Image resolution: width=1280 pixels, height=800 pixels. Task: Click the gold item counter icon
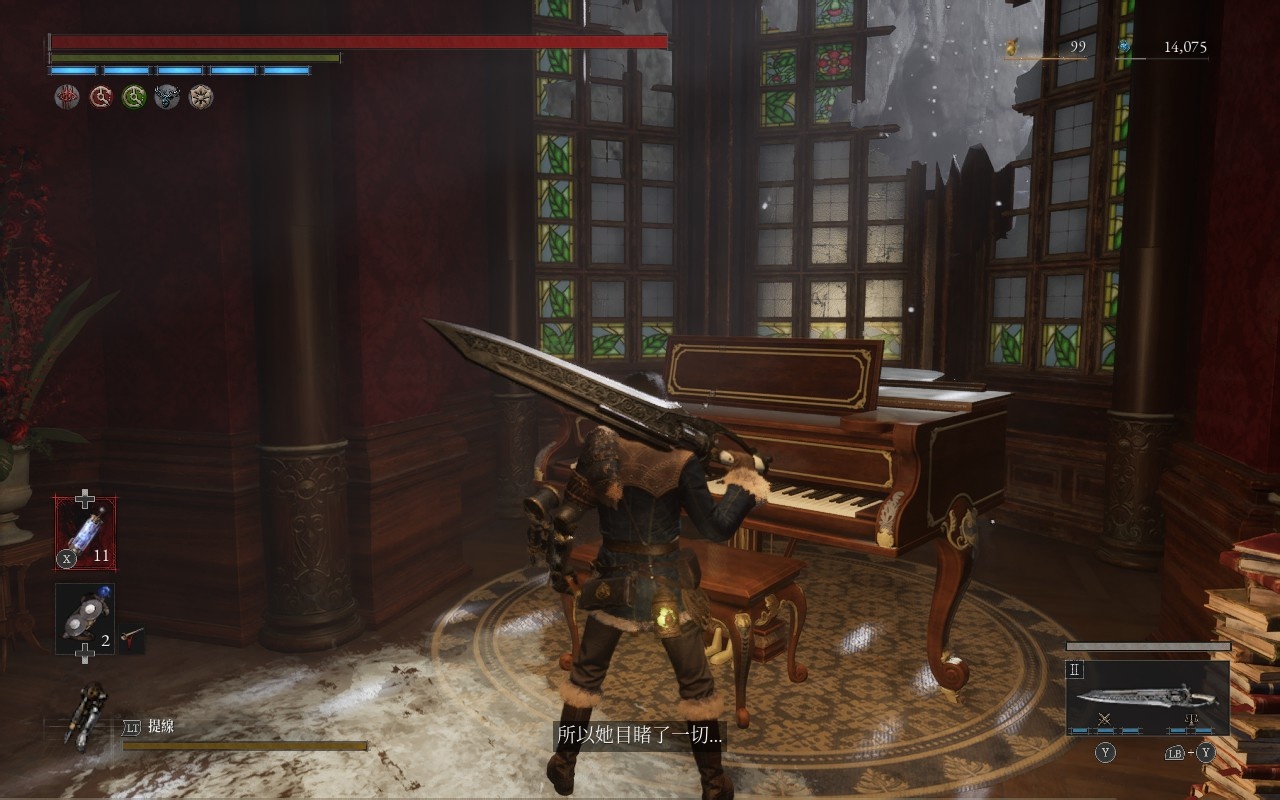click(1012, 47)
